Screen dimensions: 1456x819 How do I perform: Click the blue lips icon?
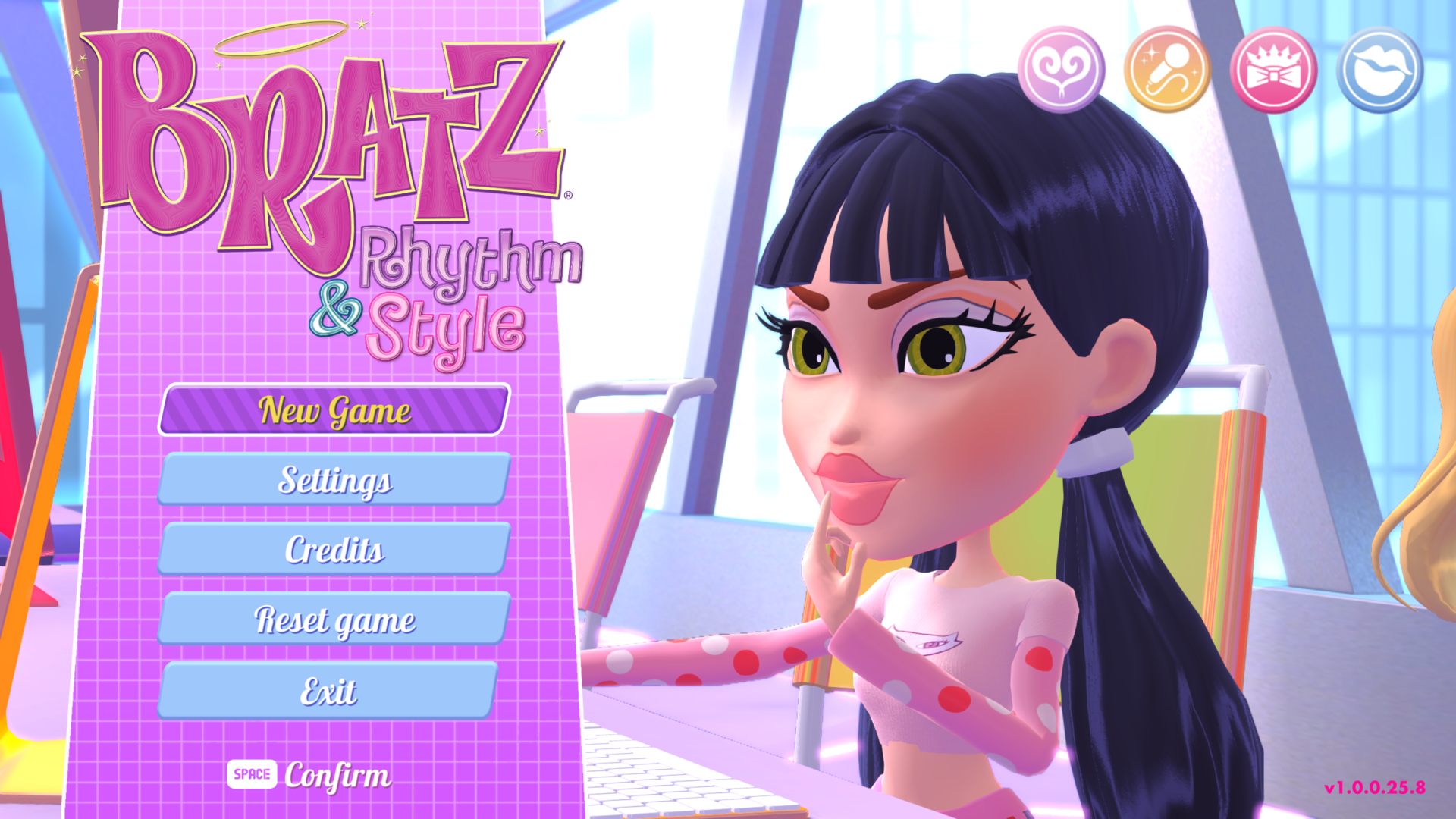1379,69
